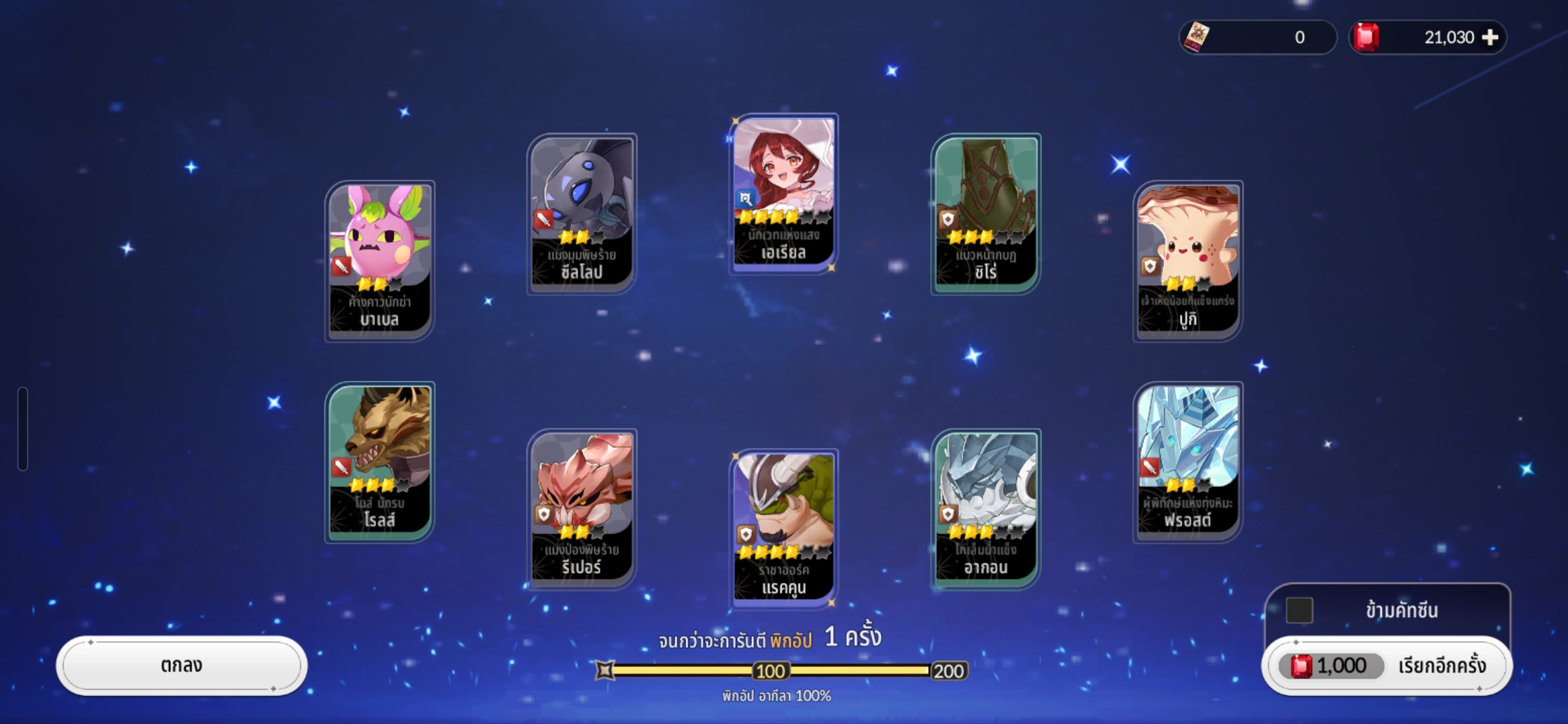Image resolution: width=1568 pixels, height=724 pixels.
Task: Tick the ข้ามคัทซีน skip cutscene checkbox
Action: pyautogui.click(x=1299, y=610)
